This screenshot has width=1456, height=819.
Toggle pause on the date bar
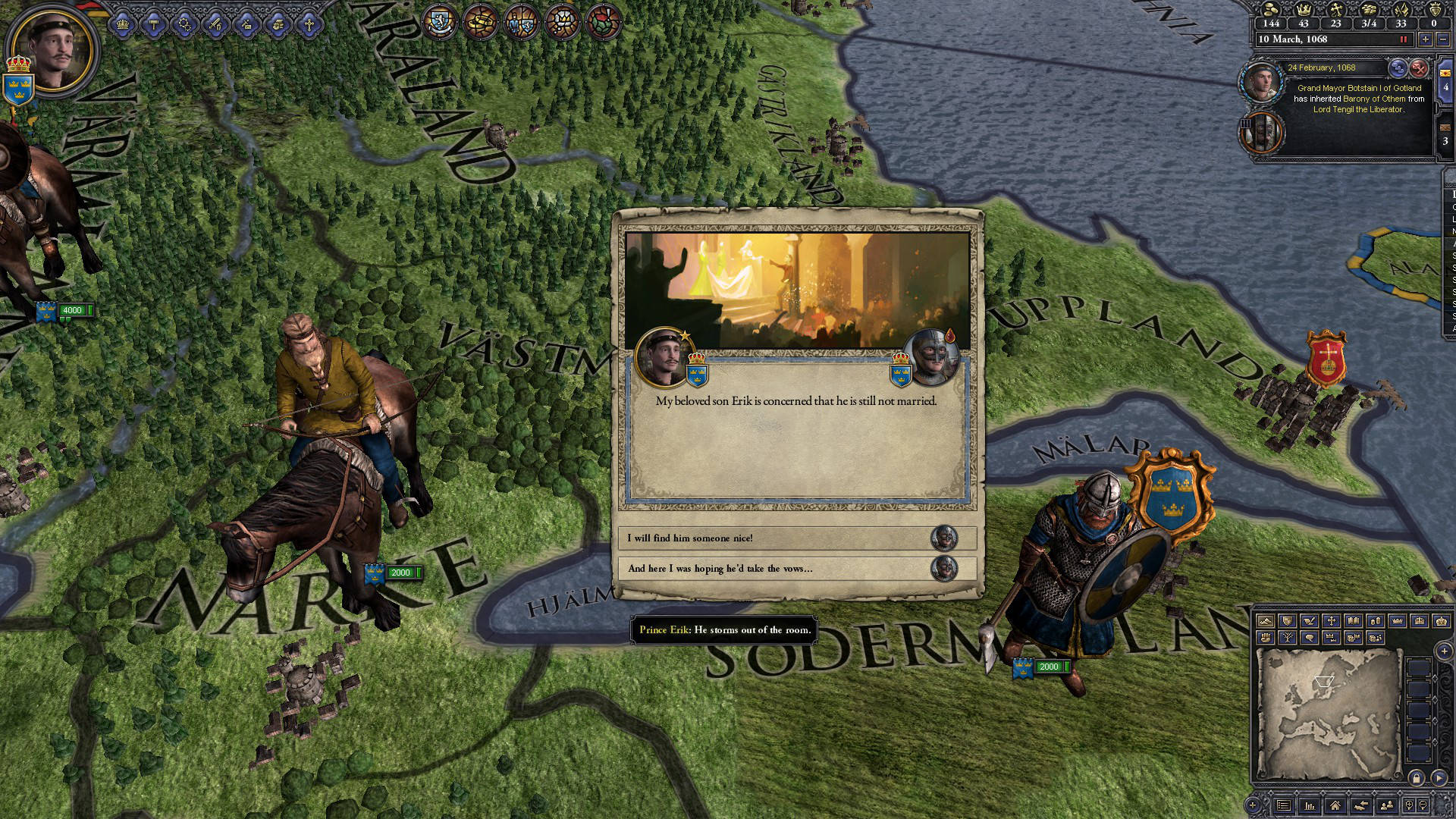[1403, 39]
